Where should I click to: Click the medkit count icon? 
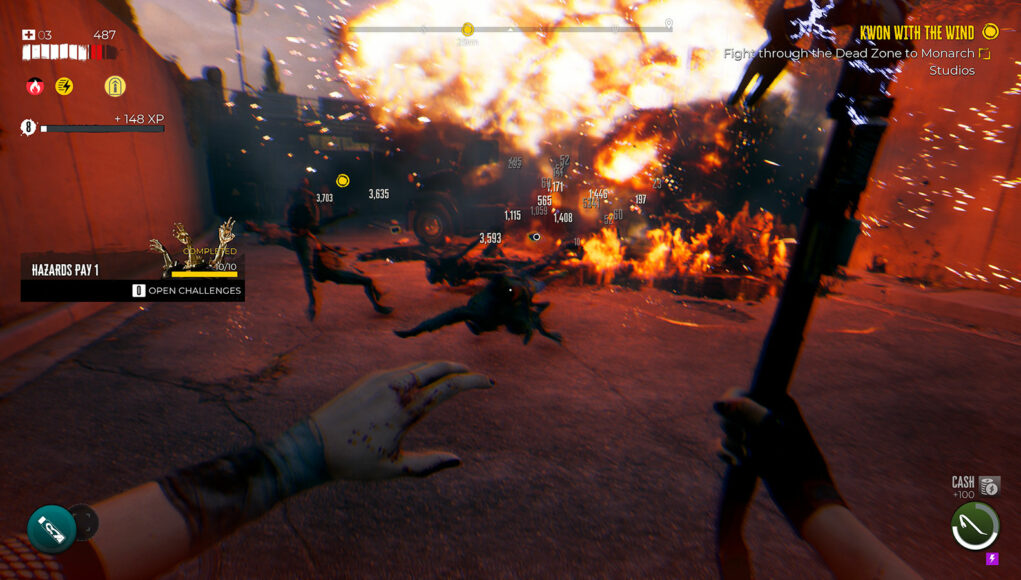coord(29,35)
